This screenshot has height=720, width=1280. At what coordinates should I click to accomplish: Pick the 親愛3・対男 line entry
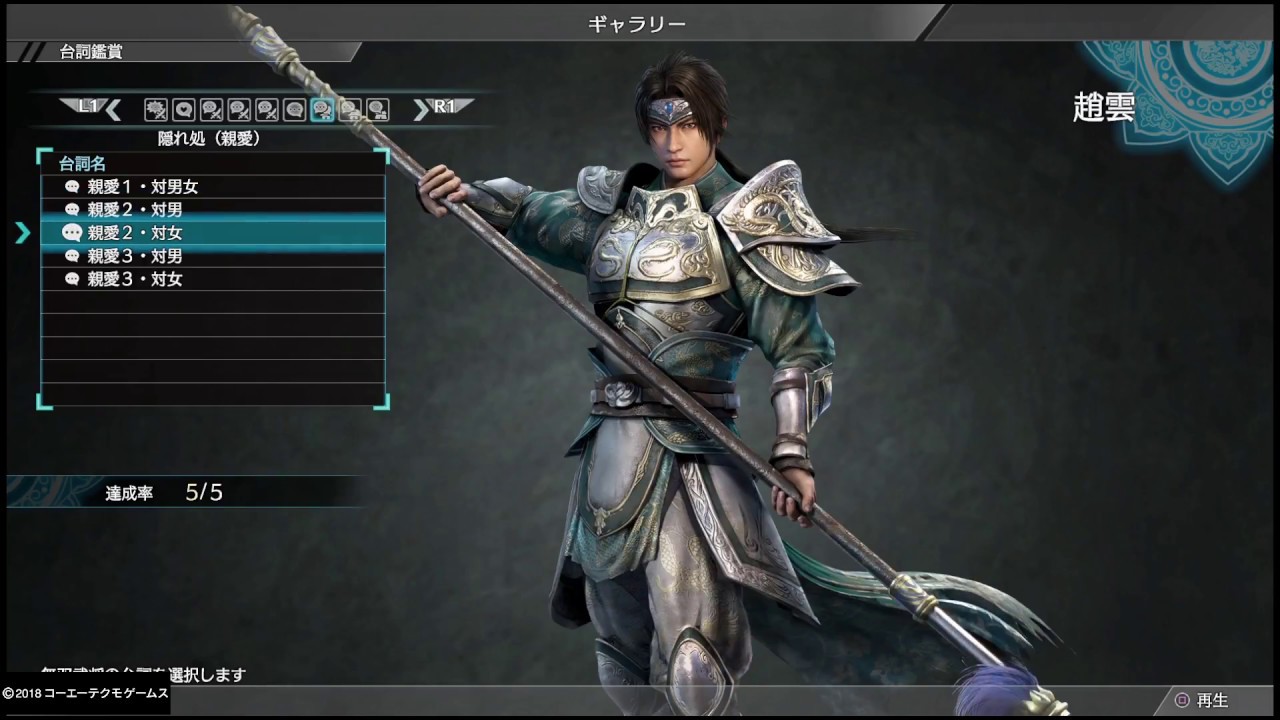(x=212, y=256)
